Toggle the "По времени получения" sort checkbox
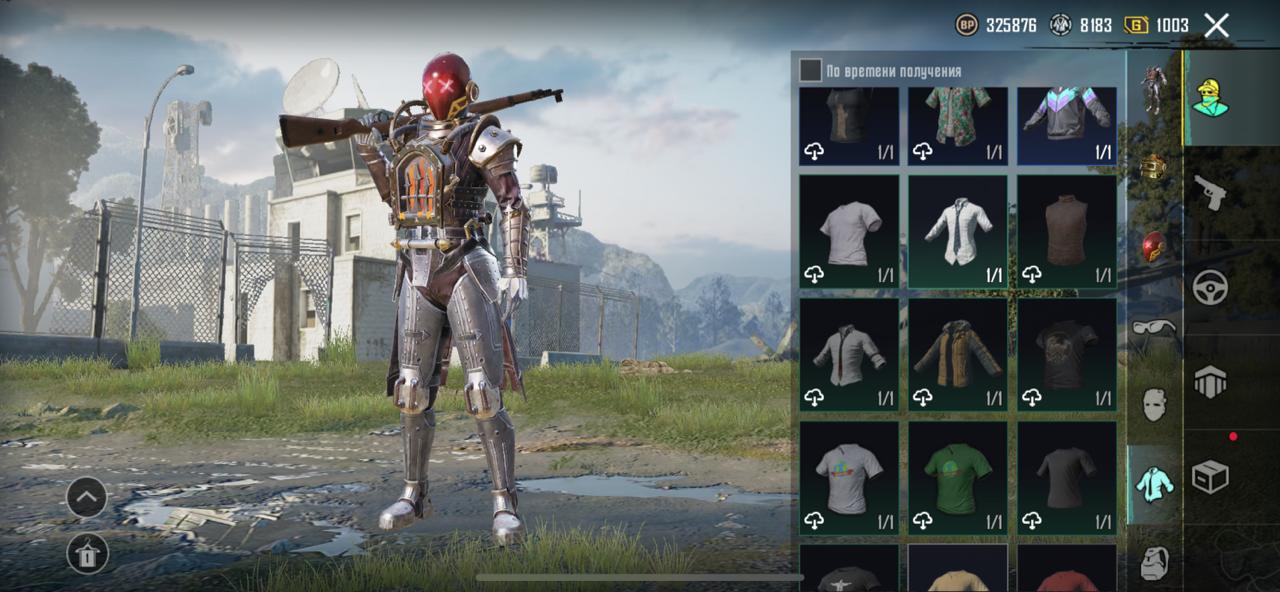 coord(810,70)
